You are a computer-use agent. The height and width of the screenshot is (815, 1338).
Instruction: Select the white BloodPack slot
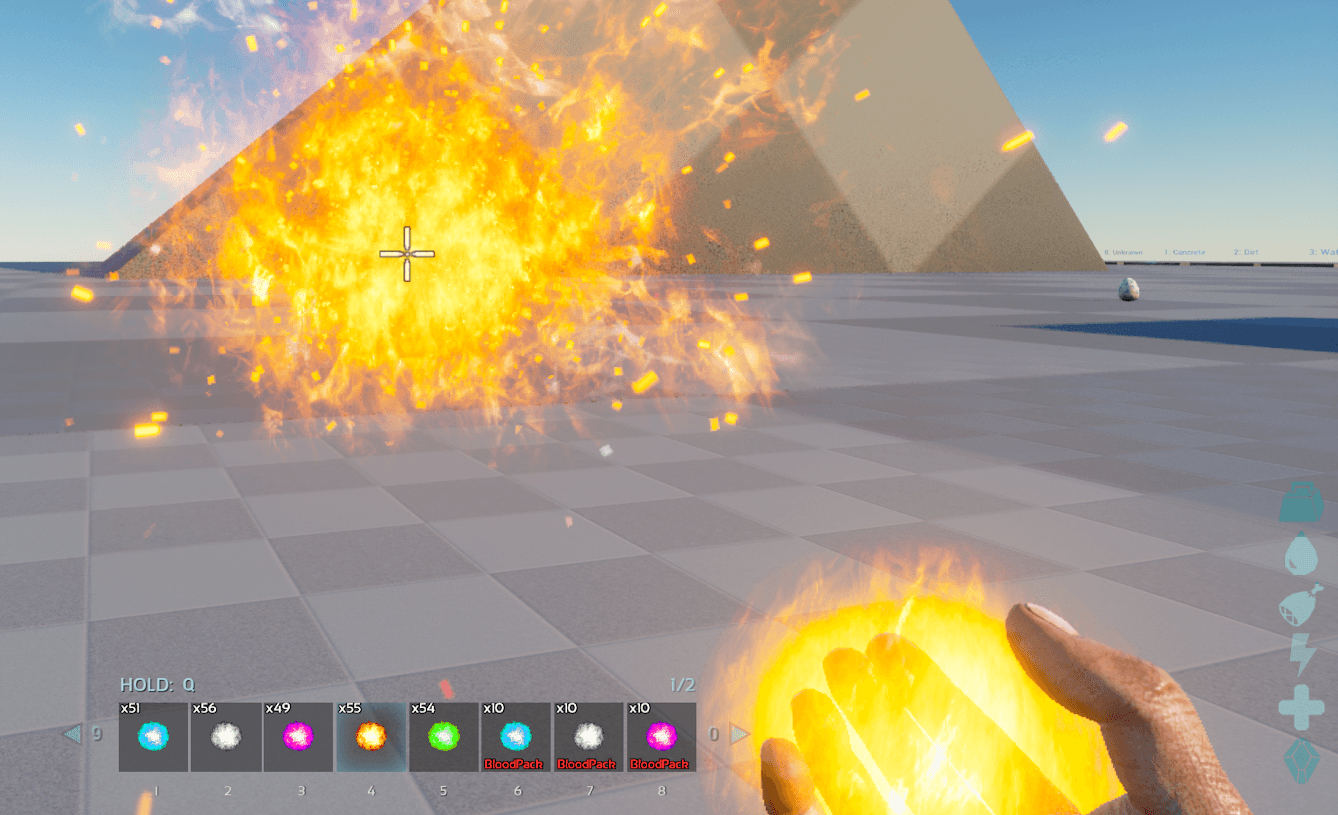[x=588, y=737]
